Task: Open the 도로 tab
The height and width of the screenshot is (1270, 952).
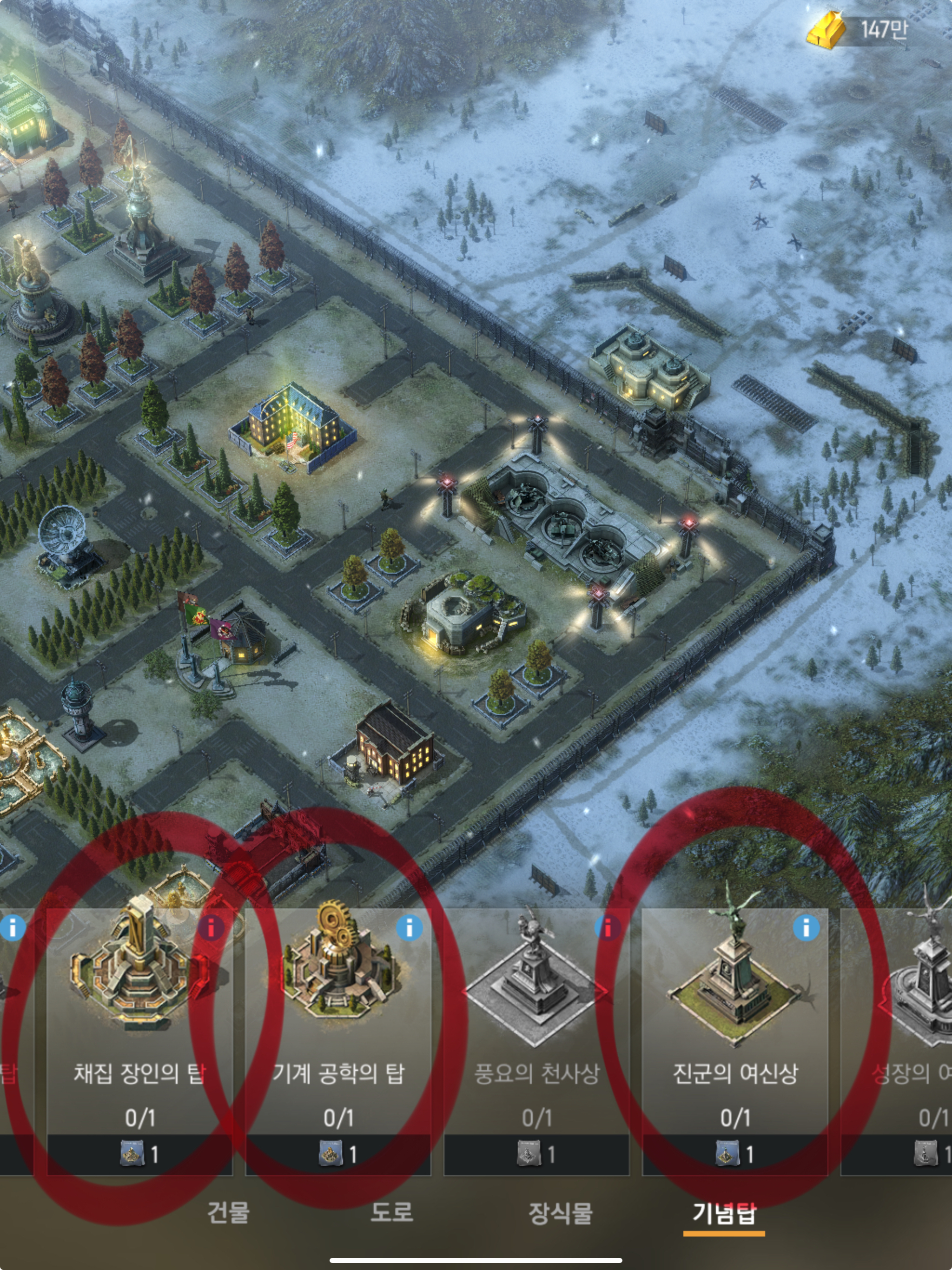Action: click(x=391, y=1212)
